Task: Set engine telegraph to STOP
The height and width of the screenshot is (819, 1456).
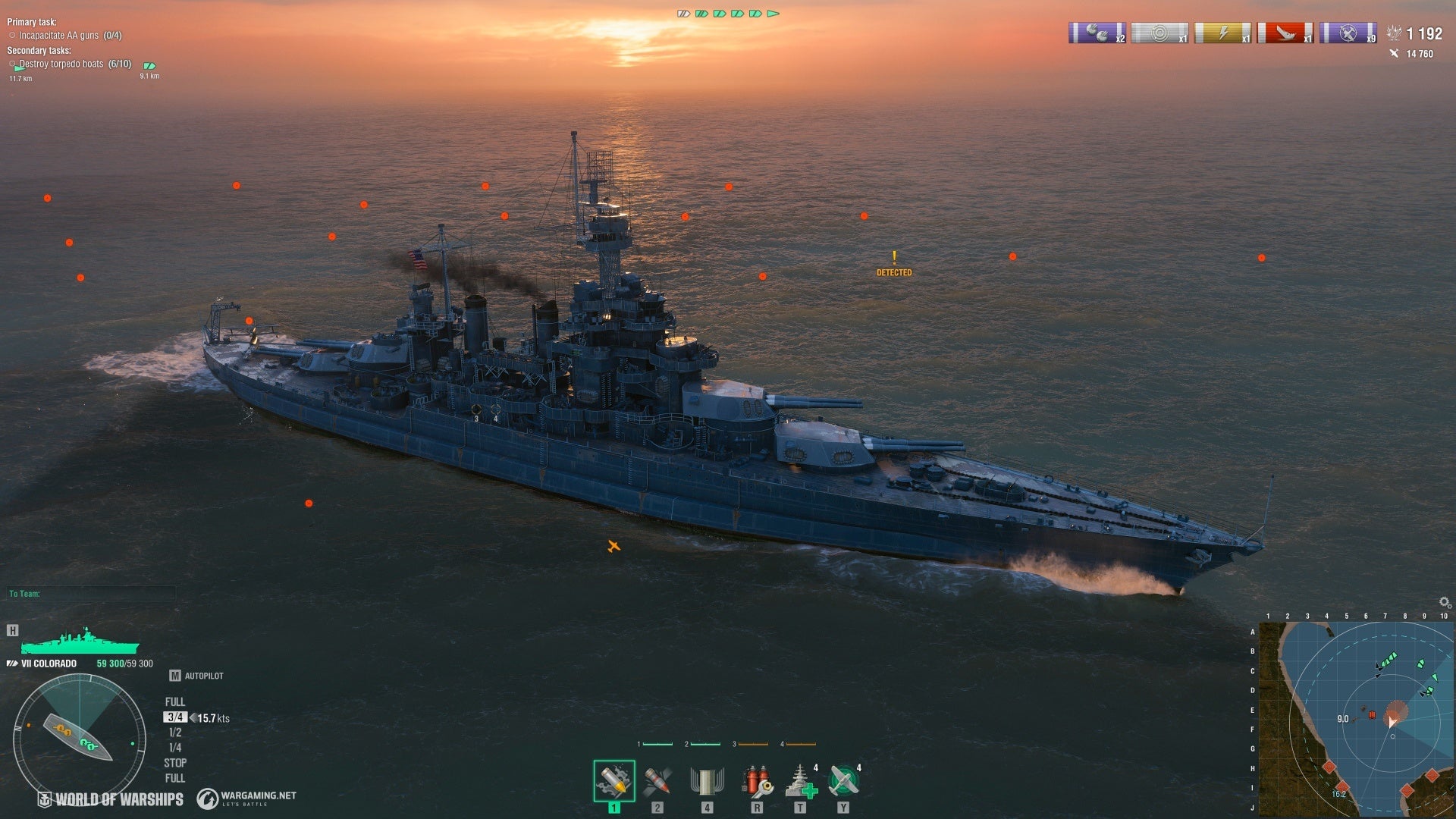Action: click(x=175, y=763)
